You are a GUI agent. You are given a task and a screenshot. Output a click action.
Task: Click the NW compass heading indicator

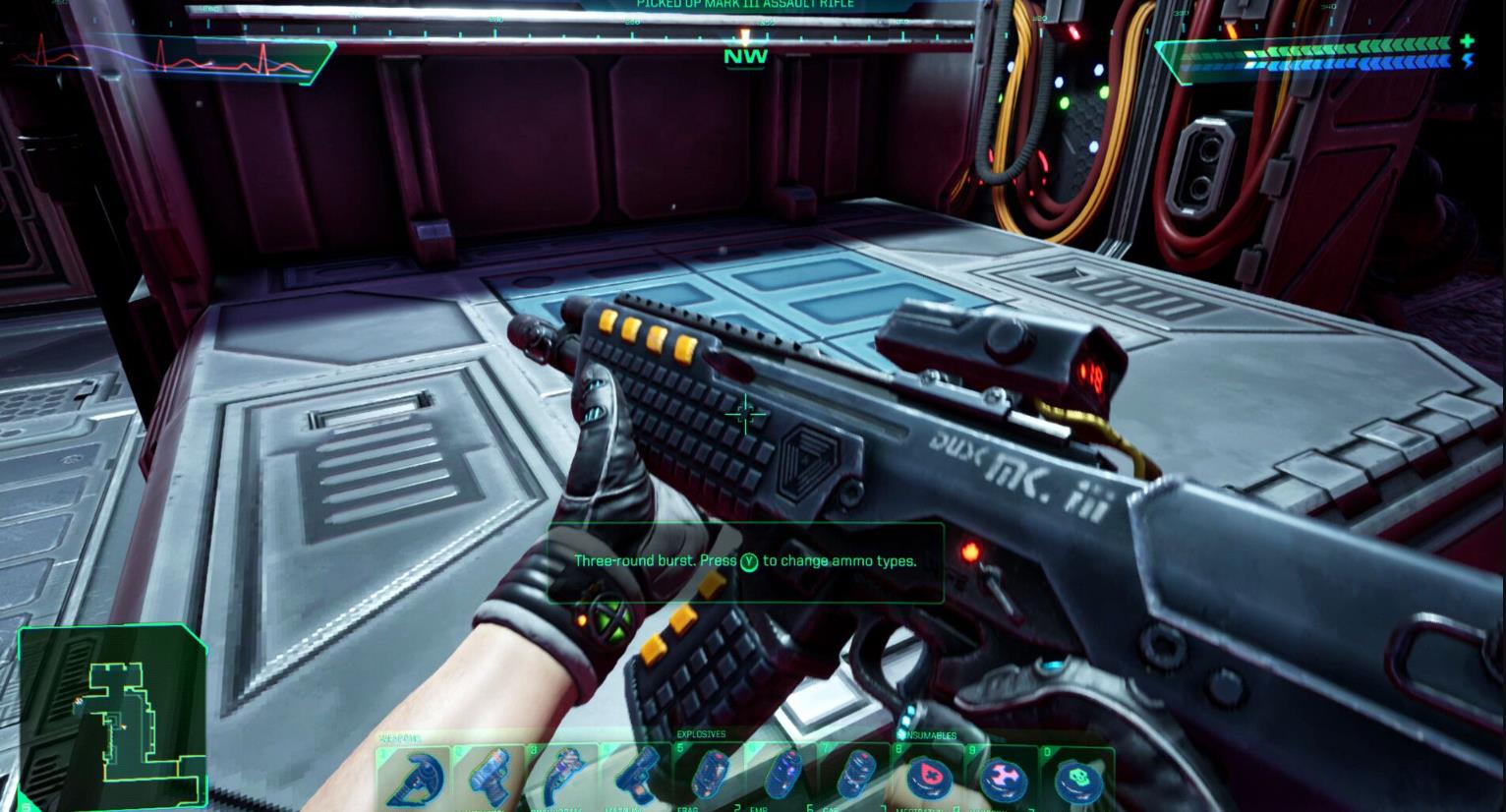pyautogui.click(x=745, y=56)
